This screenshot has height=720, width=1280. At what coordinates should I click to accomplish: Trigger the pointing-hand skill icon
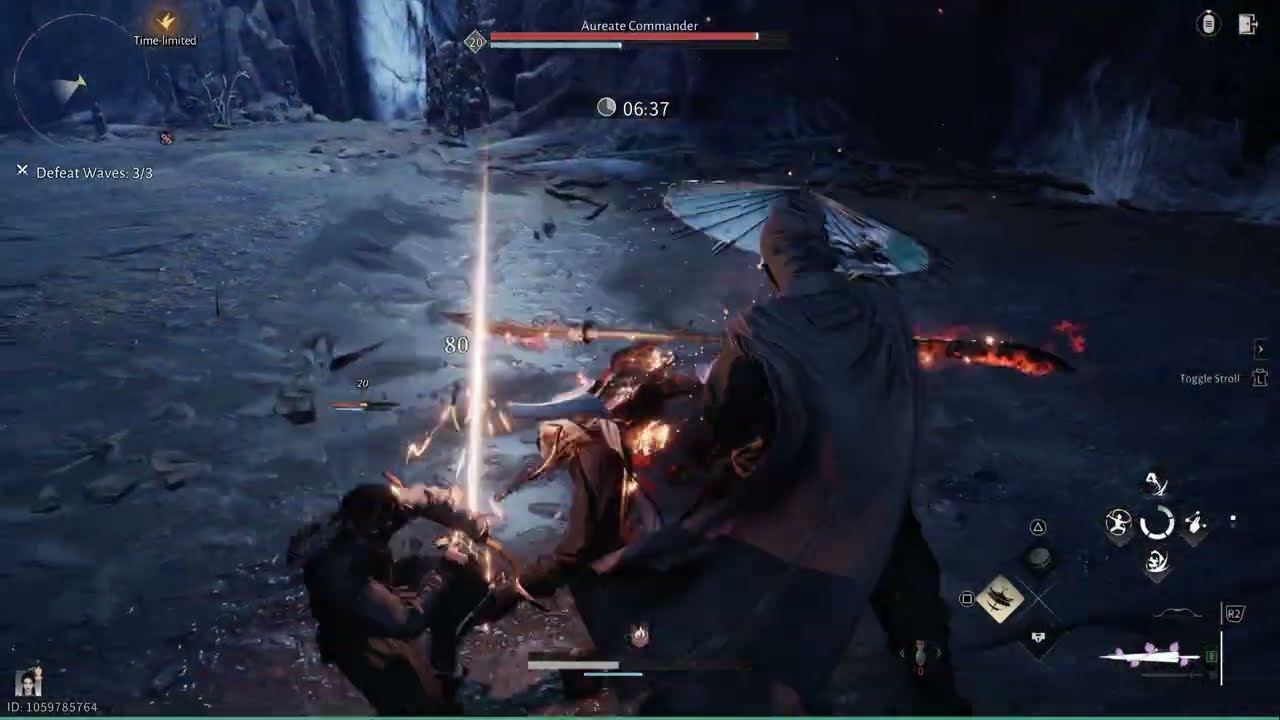tap(1195, 523)
